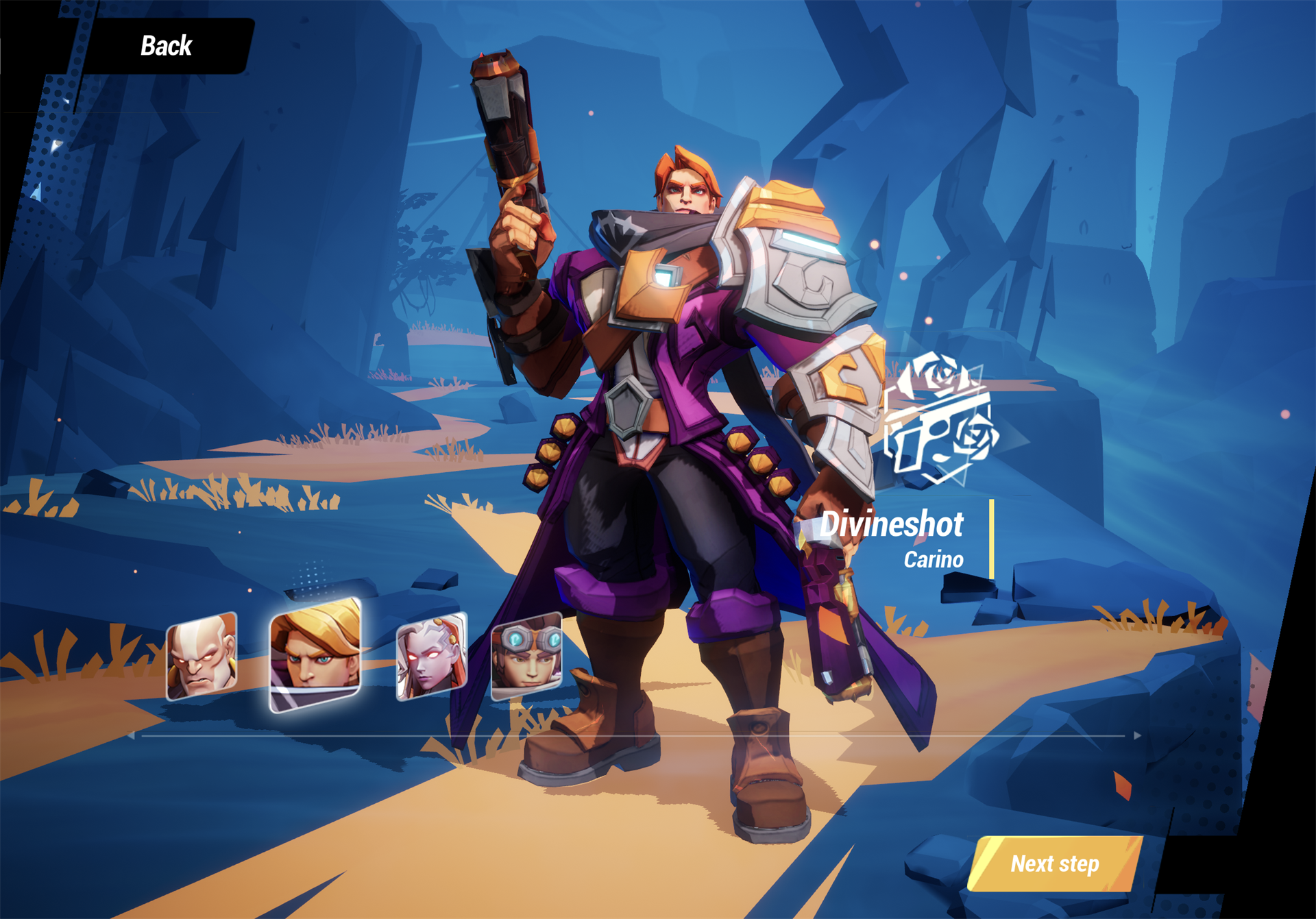Click the carousel's left scroll arrow
Image resolution: width=1316 pixels, height=919 pixels.
pyautogui.click(x=132, y=735)
